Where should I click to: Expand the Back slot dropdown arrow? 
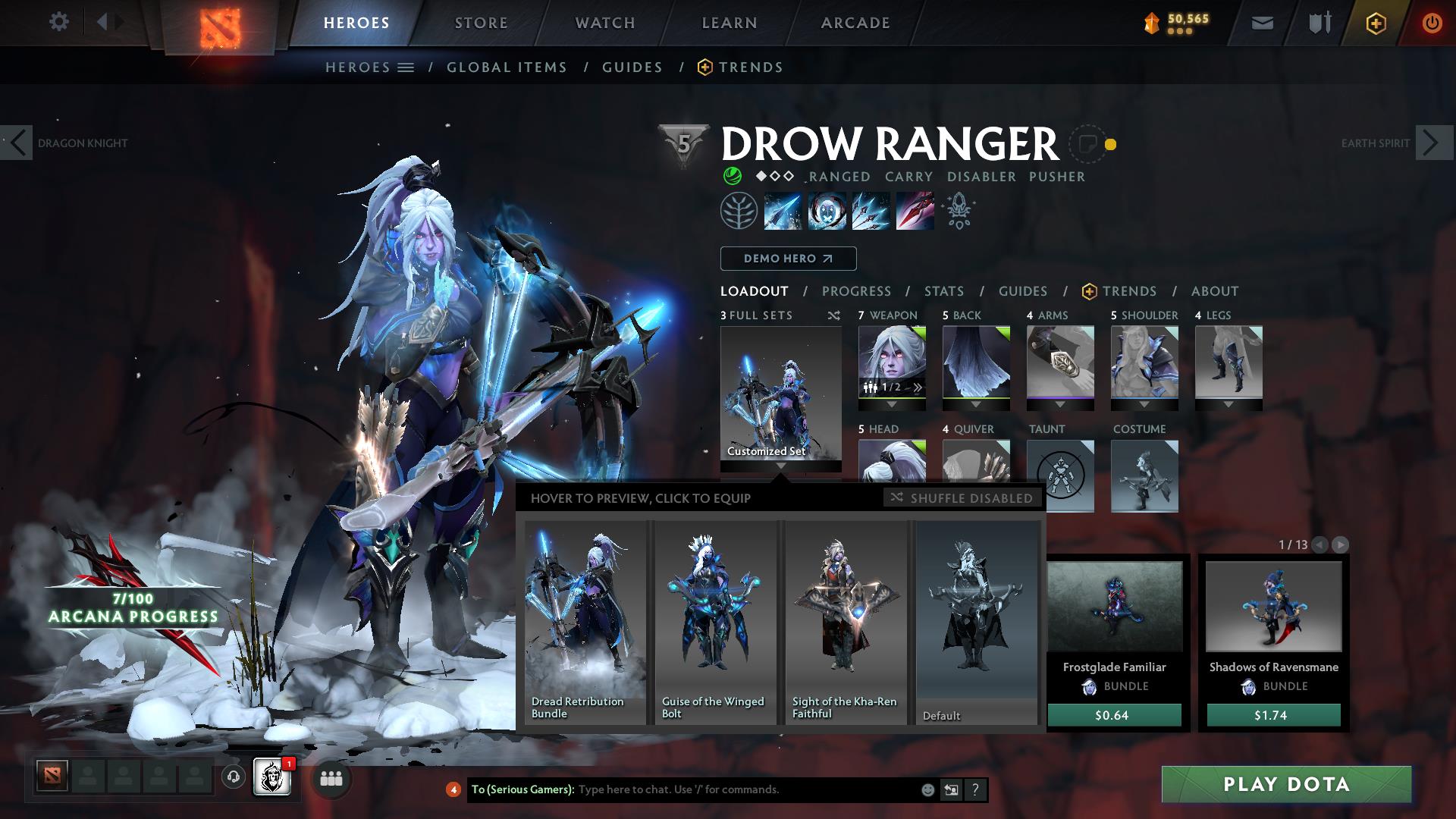coord(977,405)
